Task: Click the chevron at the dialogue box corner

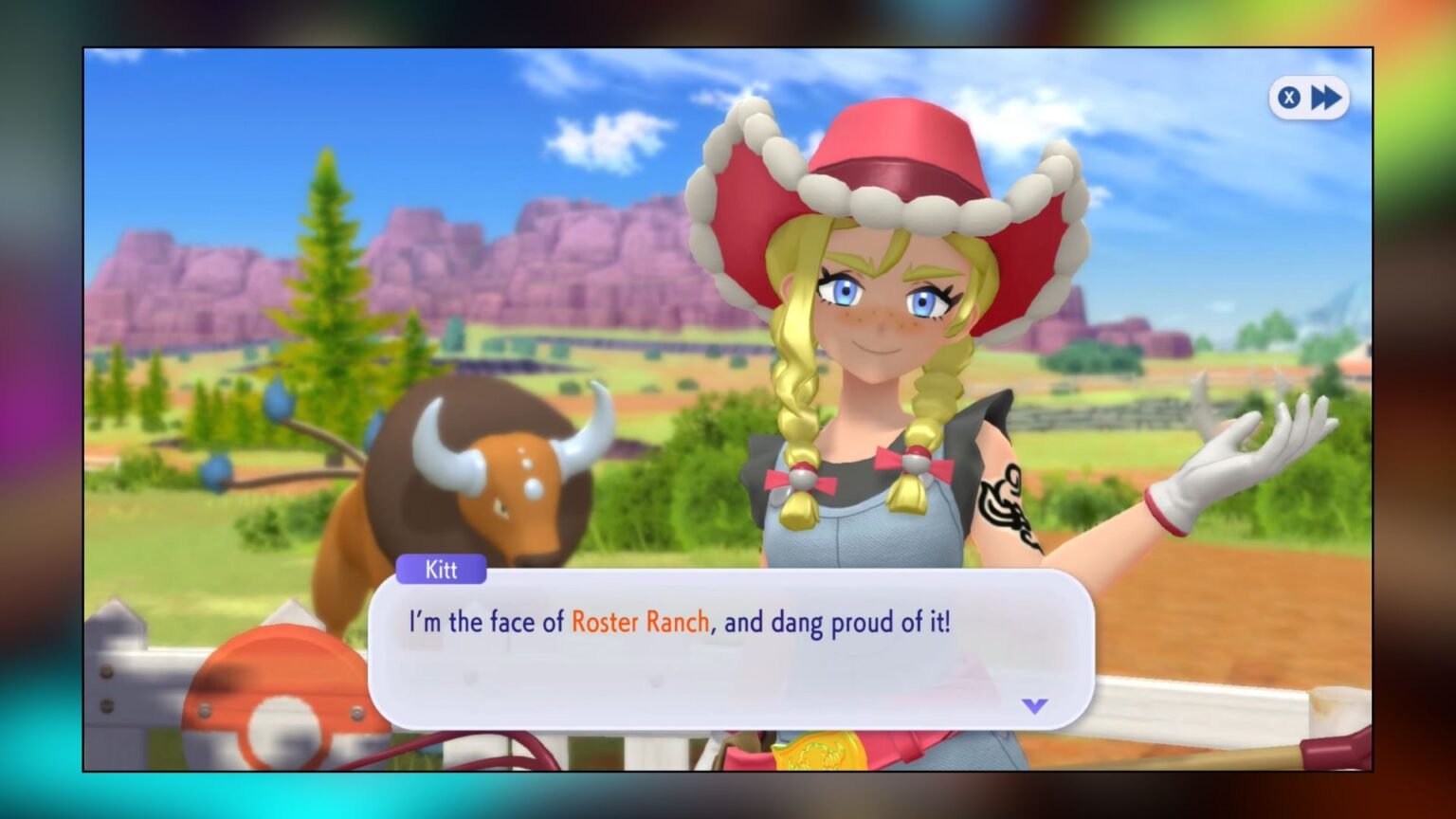Action: pos(1034,704)
